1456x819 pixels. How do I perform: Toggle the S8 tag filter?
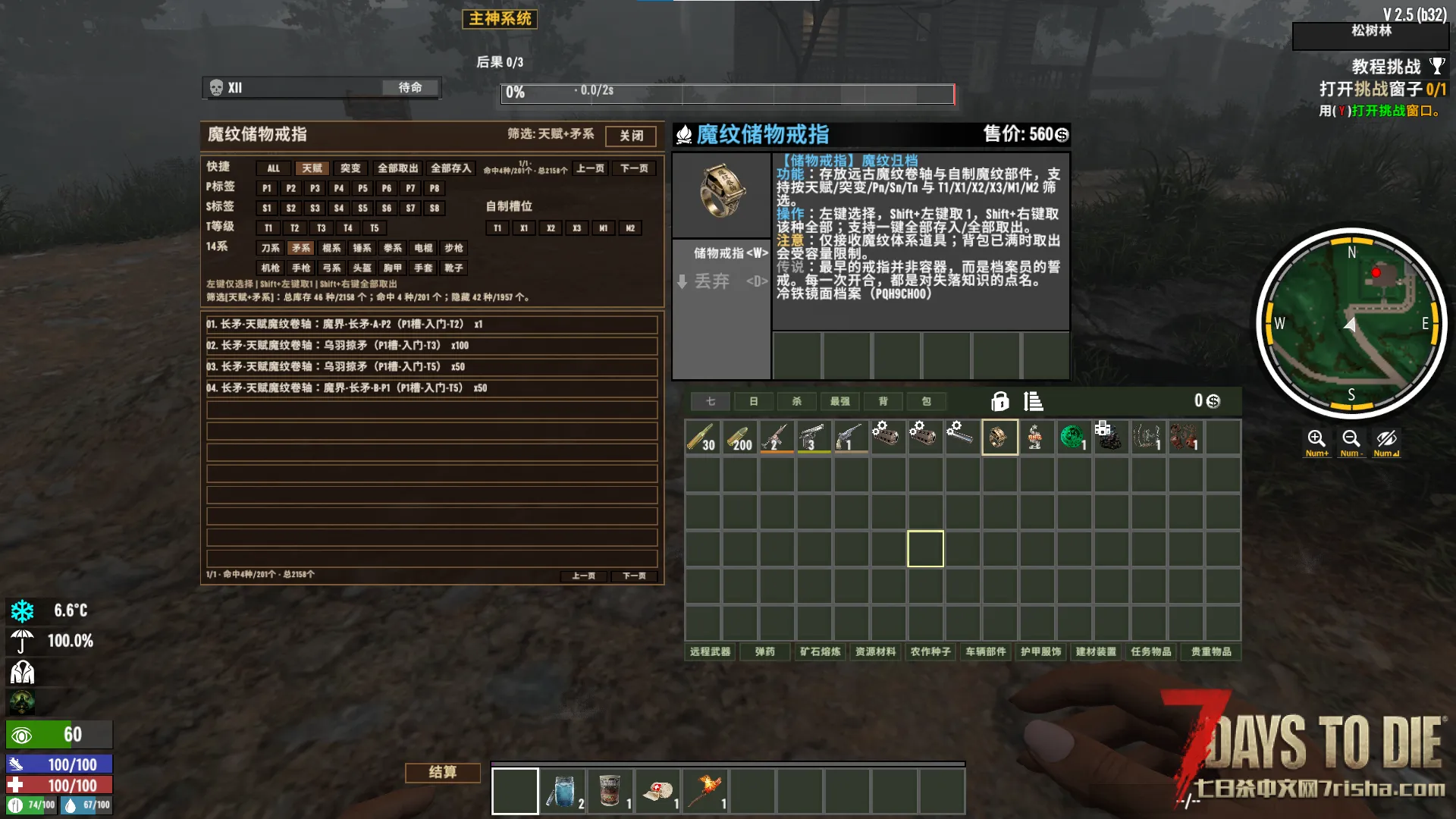(434, 208)
